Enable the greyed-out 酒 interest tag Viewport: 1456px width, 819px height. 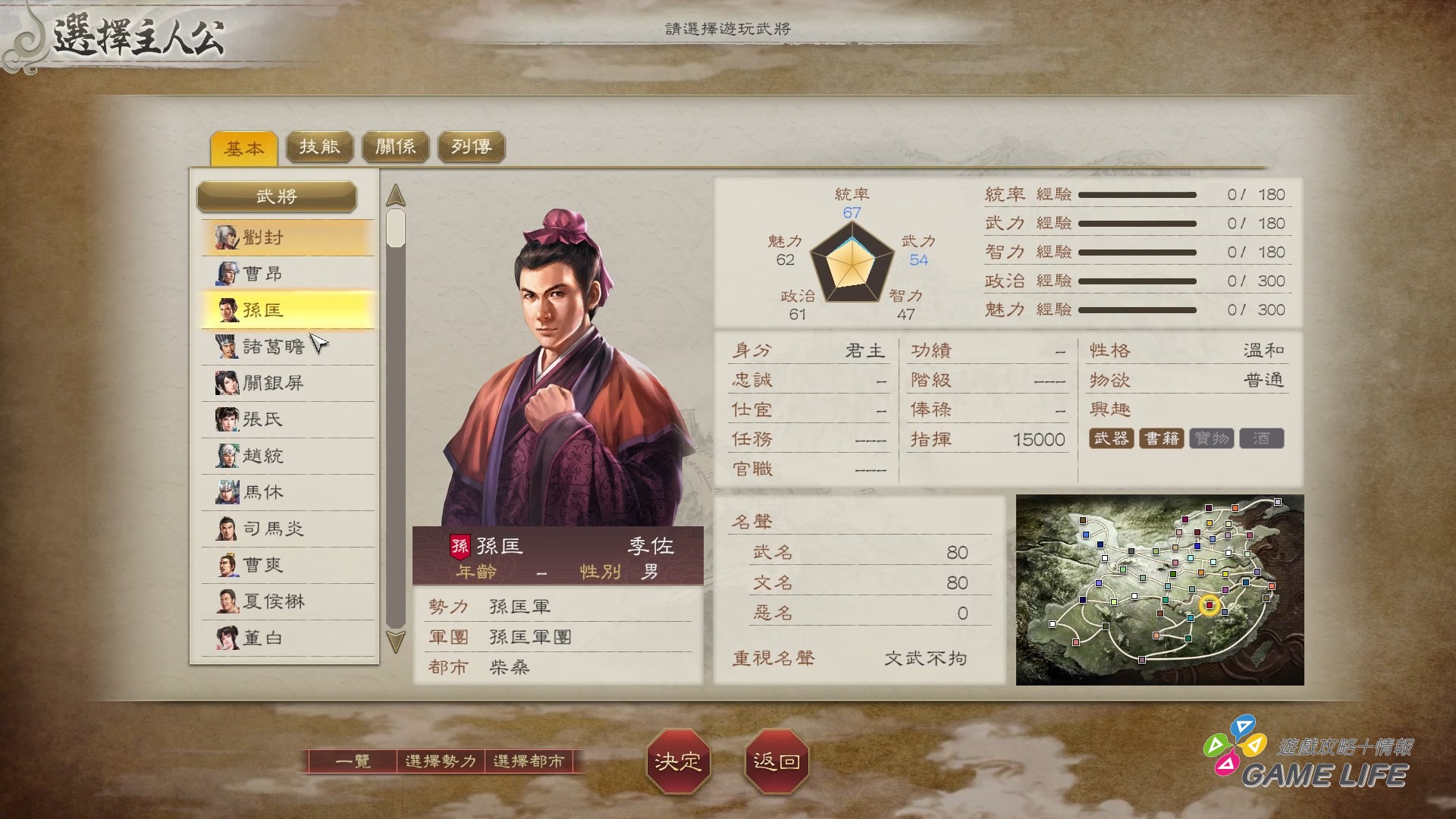click(x=1261, y=438)
